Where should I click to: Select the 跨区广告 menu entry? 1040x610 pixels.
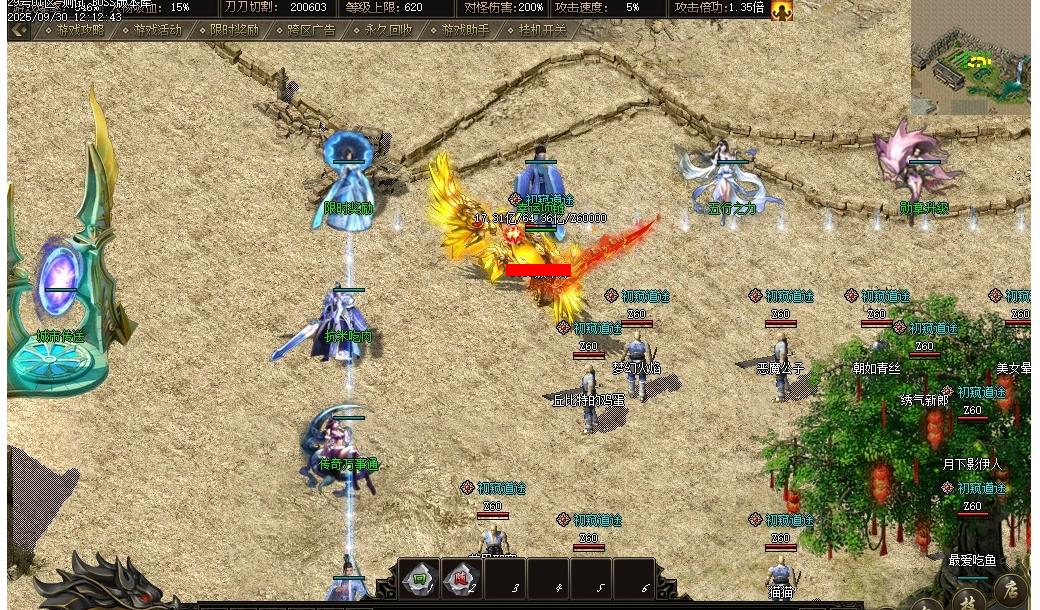[311, 30]
